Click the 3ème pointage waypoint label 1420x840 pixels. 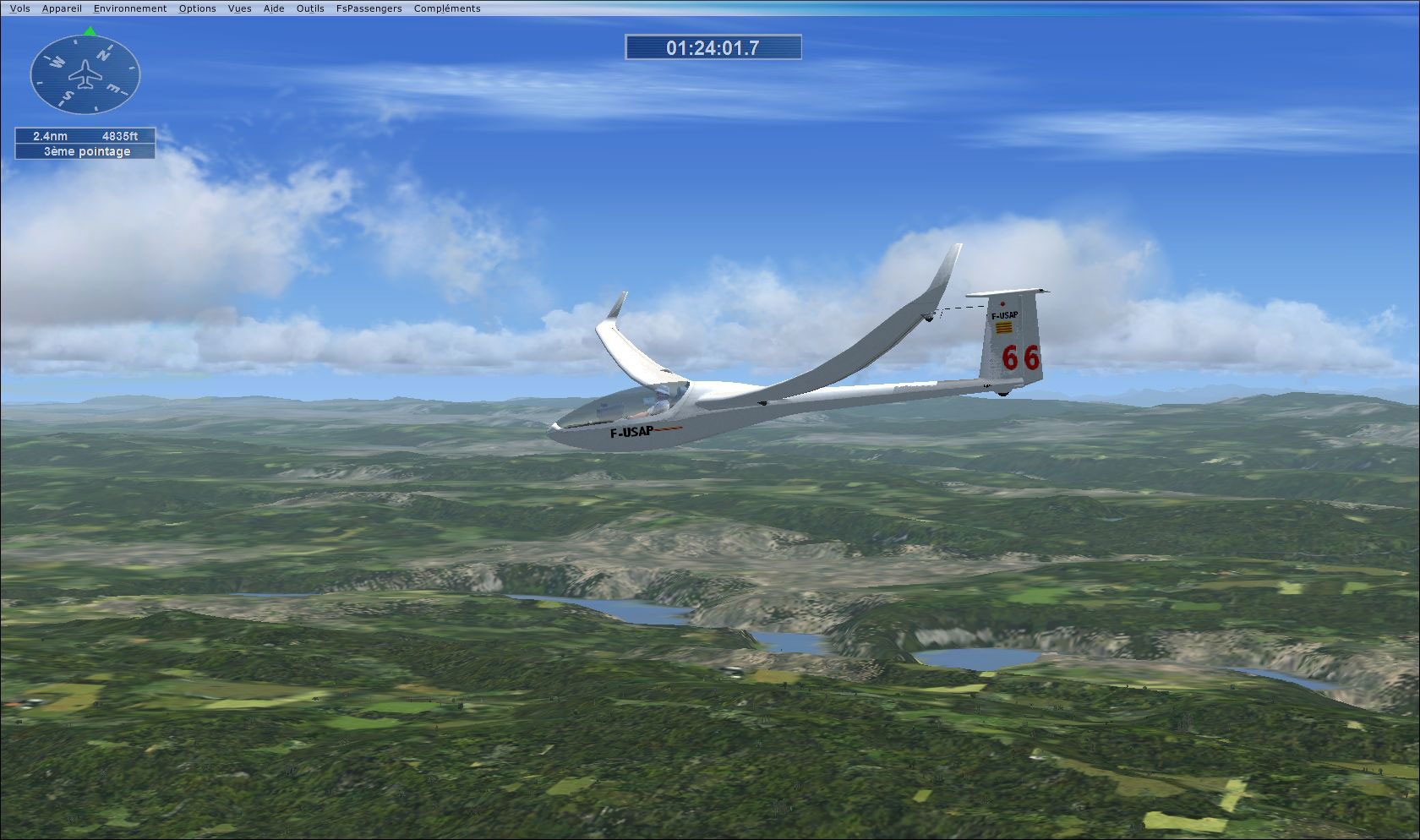(85, 151)
